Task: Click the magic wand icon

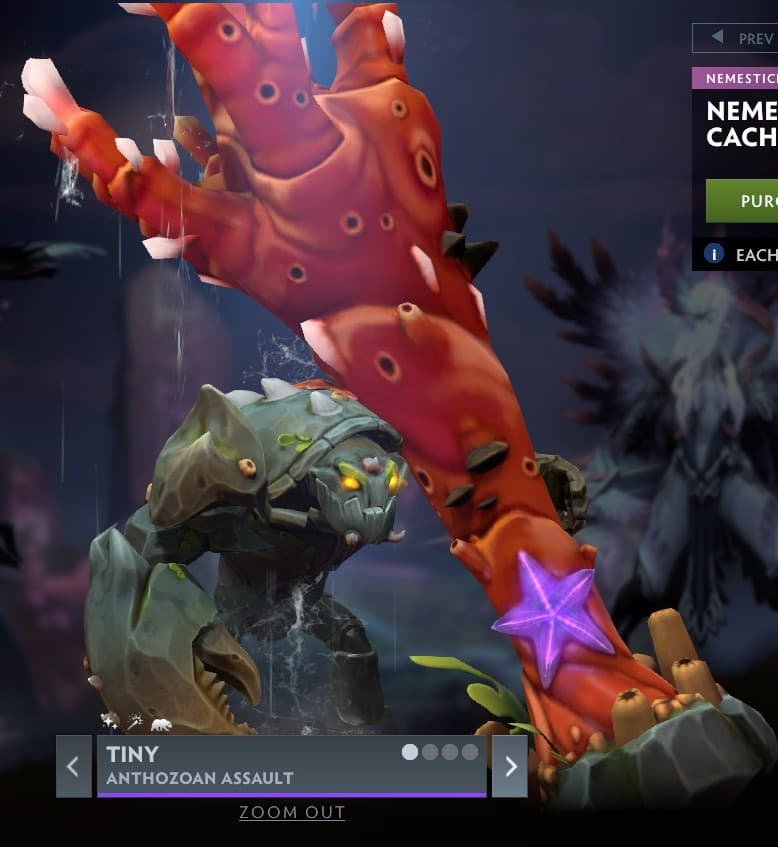Action: coord(134,721)
